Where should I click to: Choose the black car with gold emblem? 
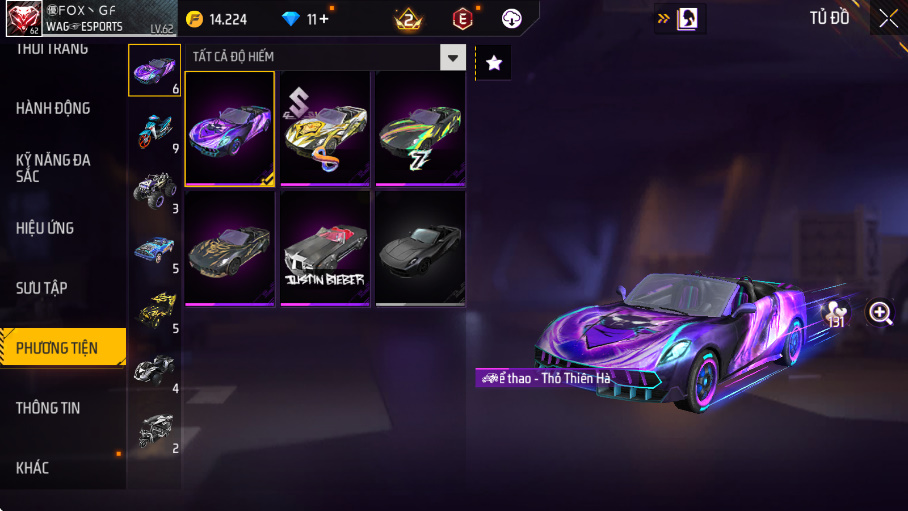[x=230, y=248]
